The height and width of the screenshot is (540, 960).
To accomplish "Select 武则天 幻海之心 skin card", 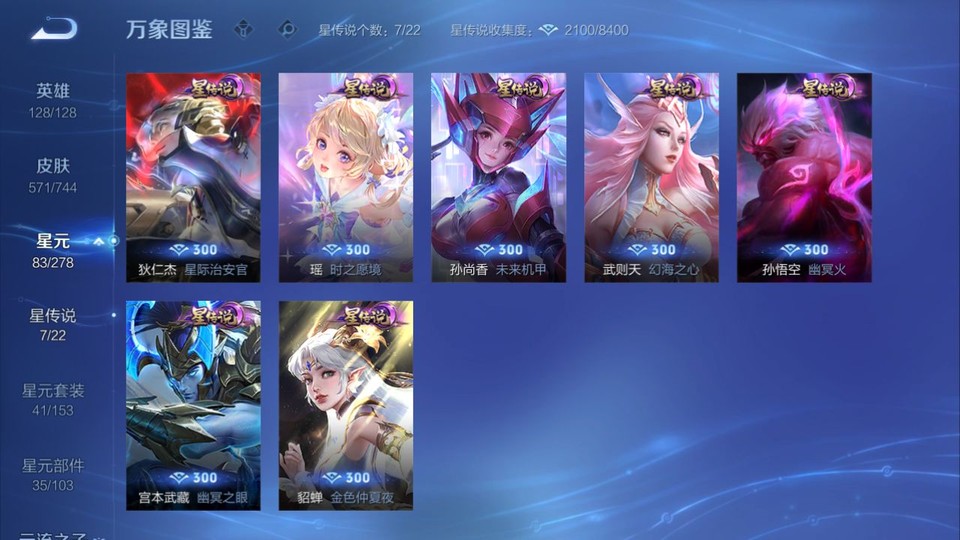I will [651, 177].
